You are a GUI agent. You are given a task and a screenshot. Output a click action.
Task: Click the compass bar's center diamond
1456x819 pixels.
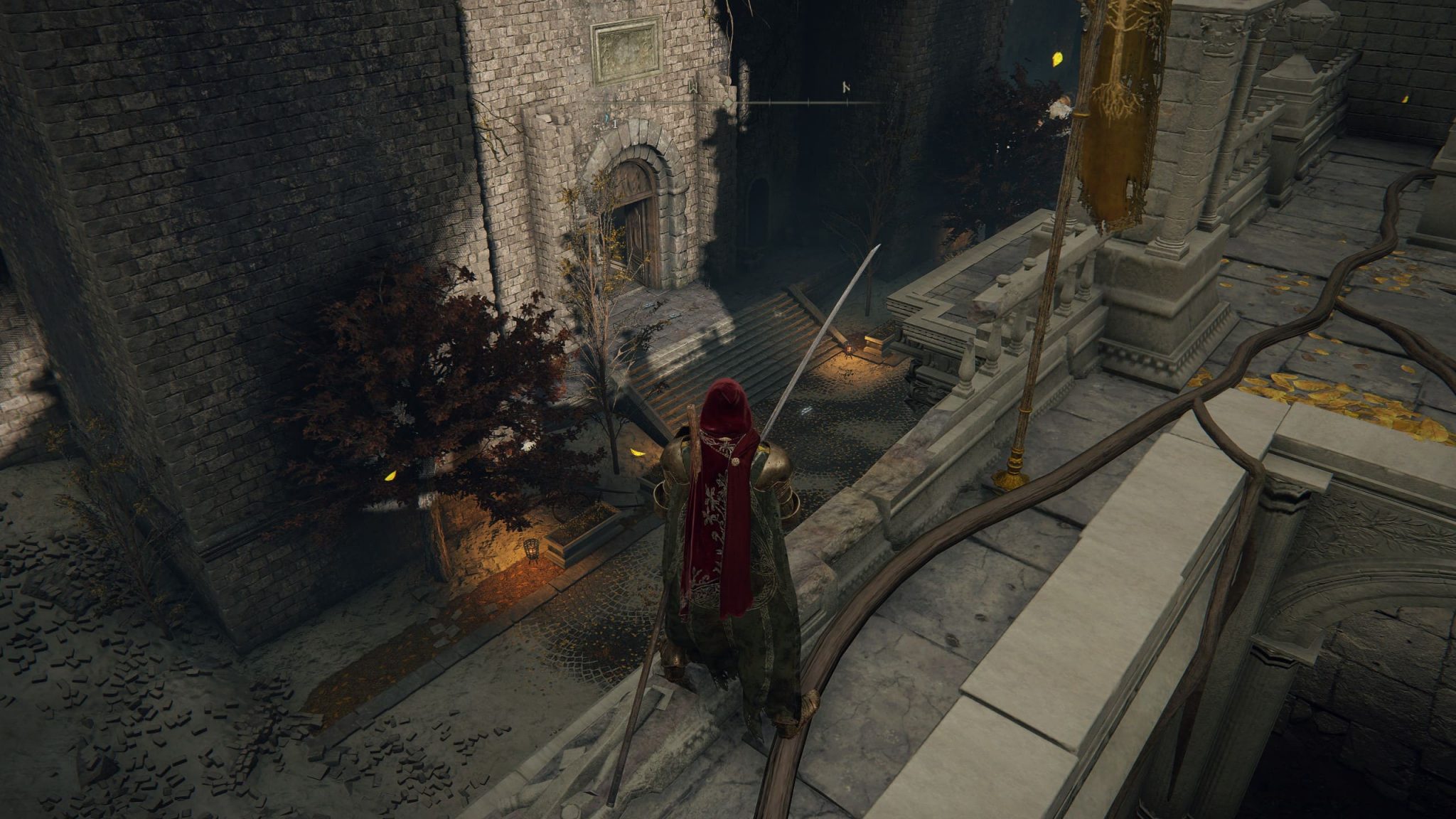pos(728,104)
